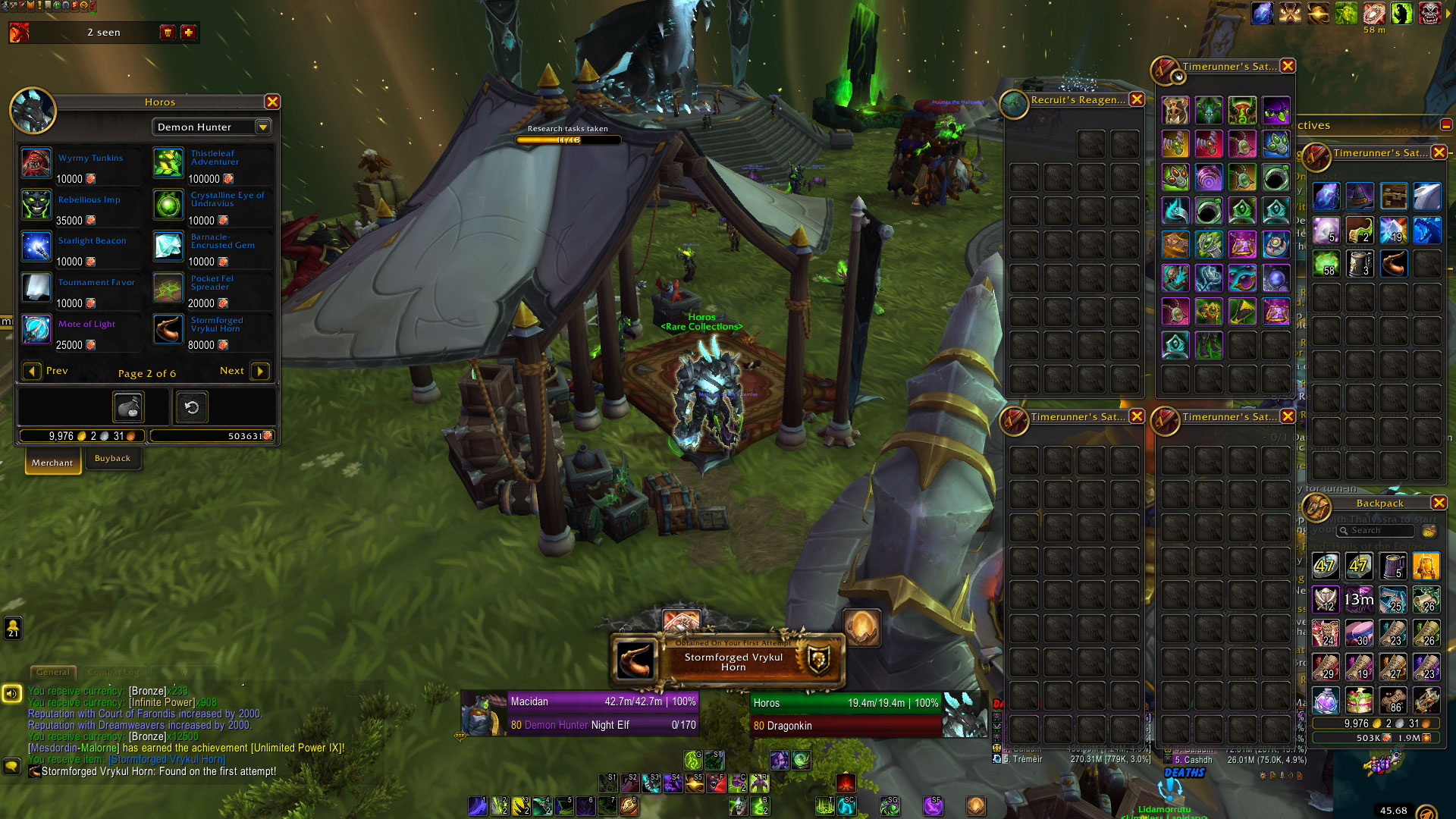Purchase the Thistleleaf Adventurer pet
The height and width of the screenshot is (819, 1456).
(x=168, y=163)
